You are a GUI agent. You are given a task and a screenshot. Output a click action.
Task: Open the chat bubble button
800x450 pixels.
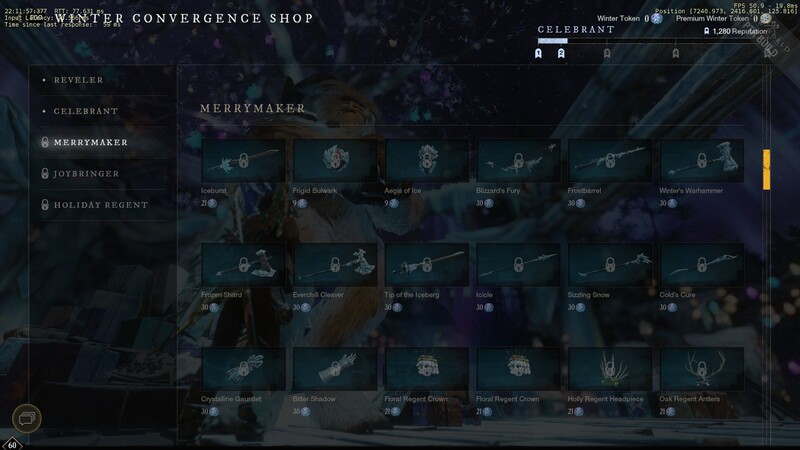pos(27,417)
